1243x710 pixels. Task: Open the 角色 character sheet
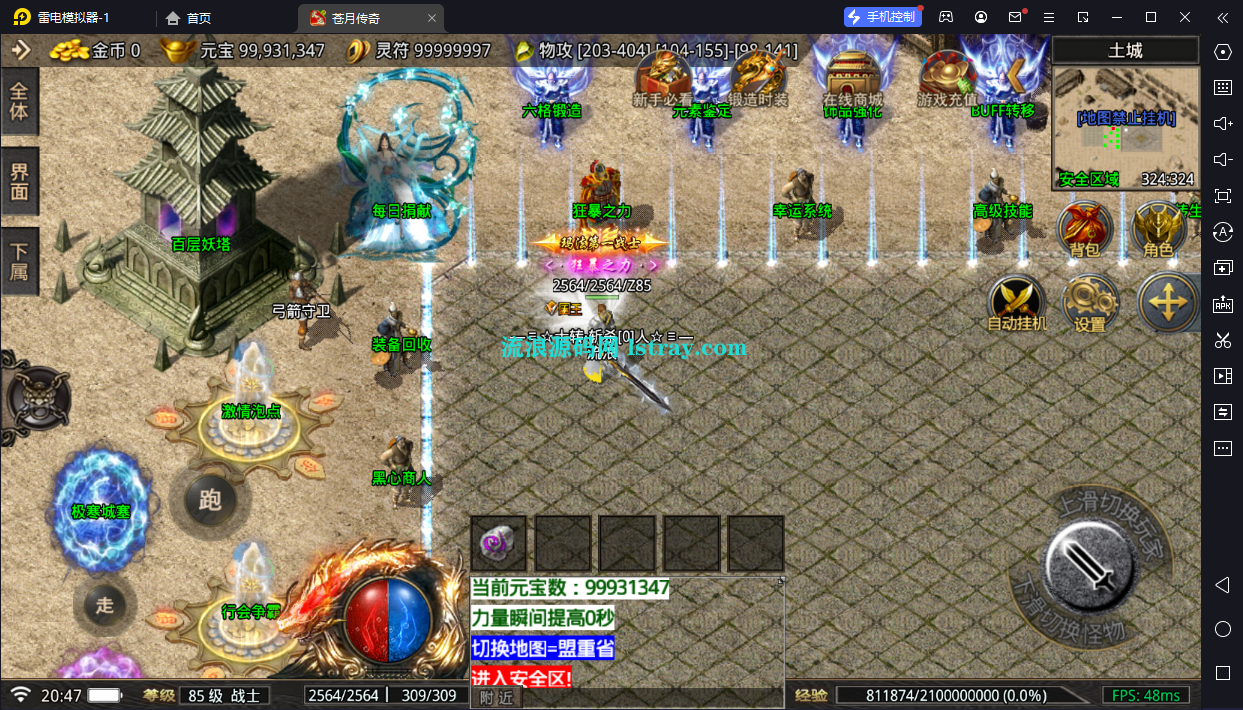tap(1159, 228)
